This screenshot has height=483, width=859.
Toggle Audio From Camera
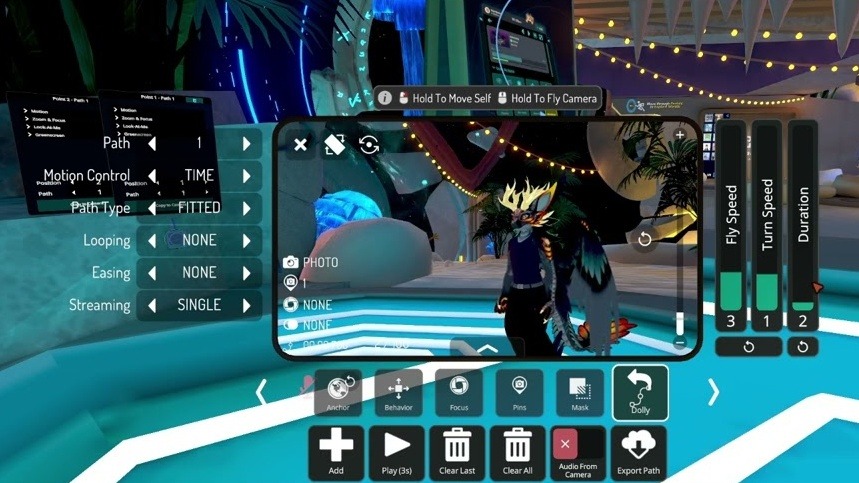tap(578, 452)
